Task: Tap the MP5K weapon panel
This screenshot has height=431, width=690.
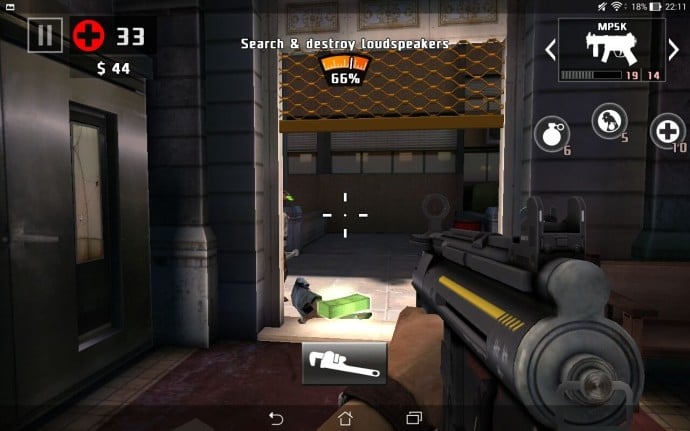Action: click(x=611, y=49)
